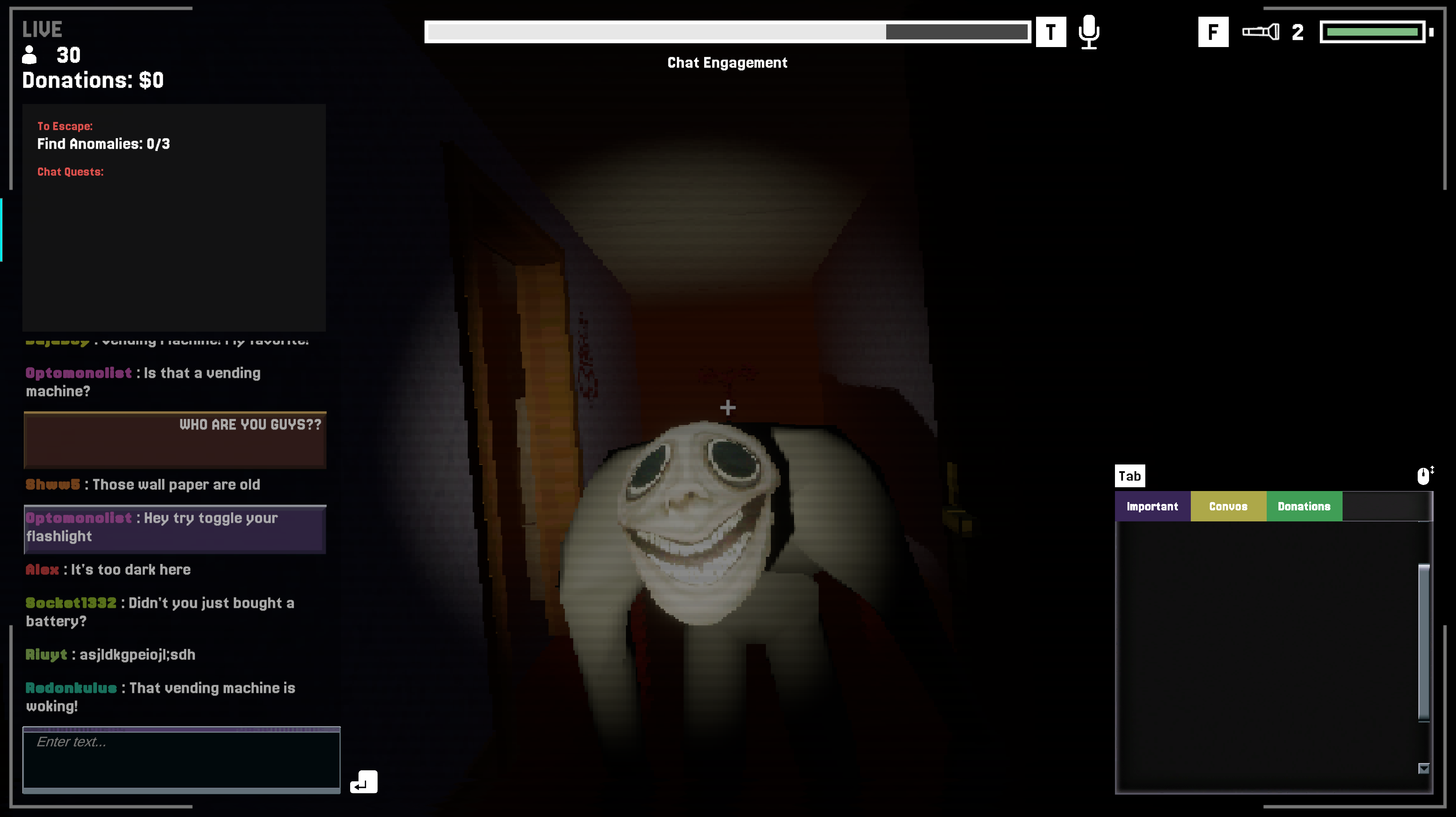Select the 'WHO ARE YOU GUYS??' chat message
The height and width of the screenshot is (817, 1456).
click(x=175, y=439)
